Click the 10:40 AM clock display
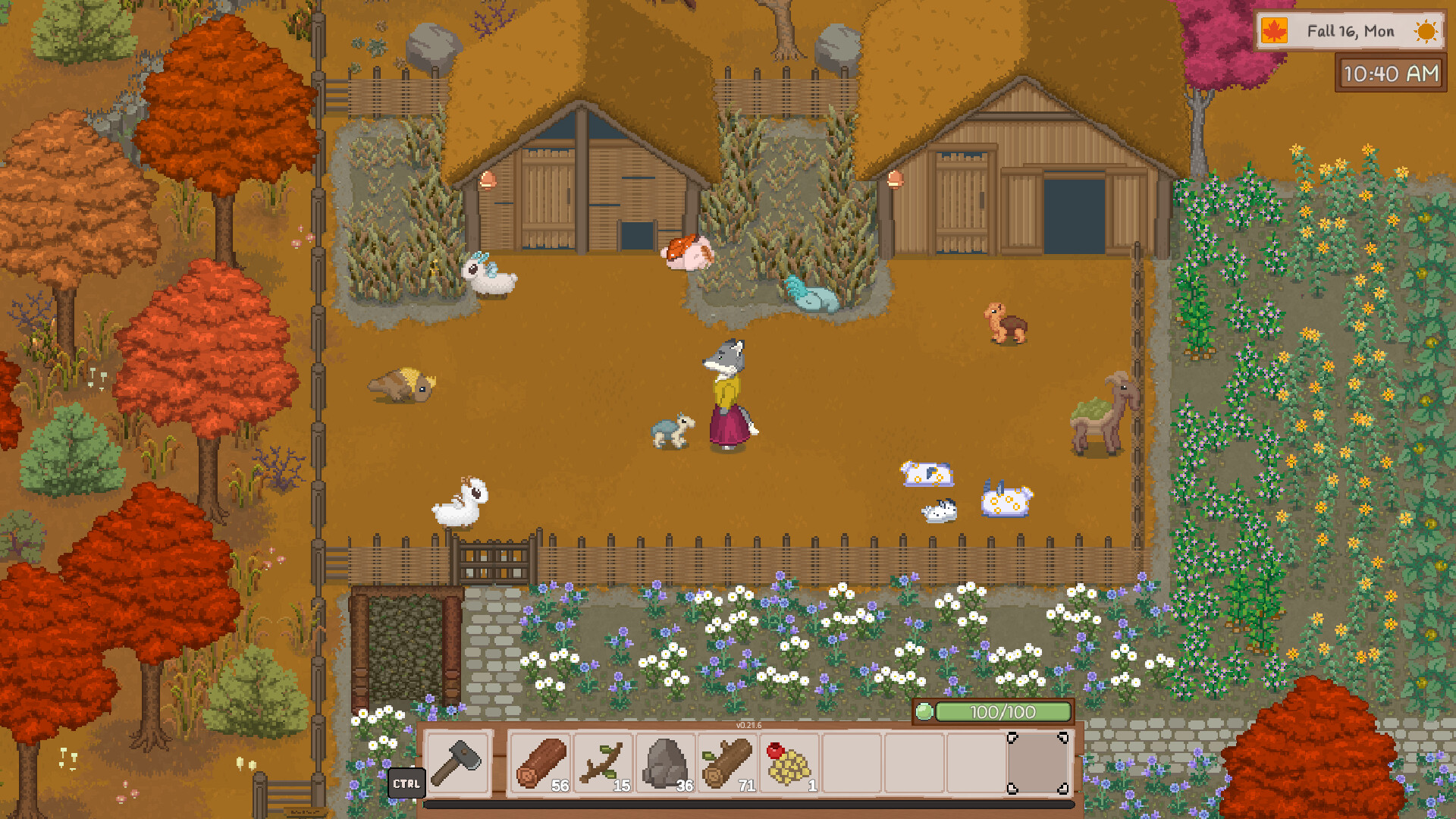This screenshot has height=819, width=1456. click(x=1390, y=74)
